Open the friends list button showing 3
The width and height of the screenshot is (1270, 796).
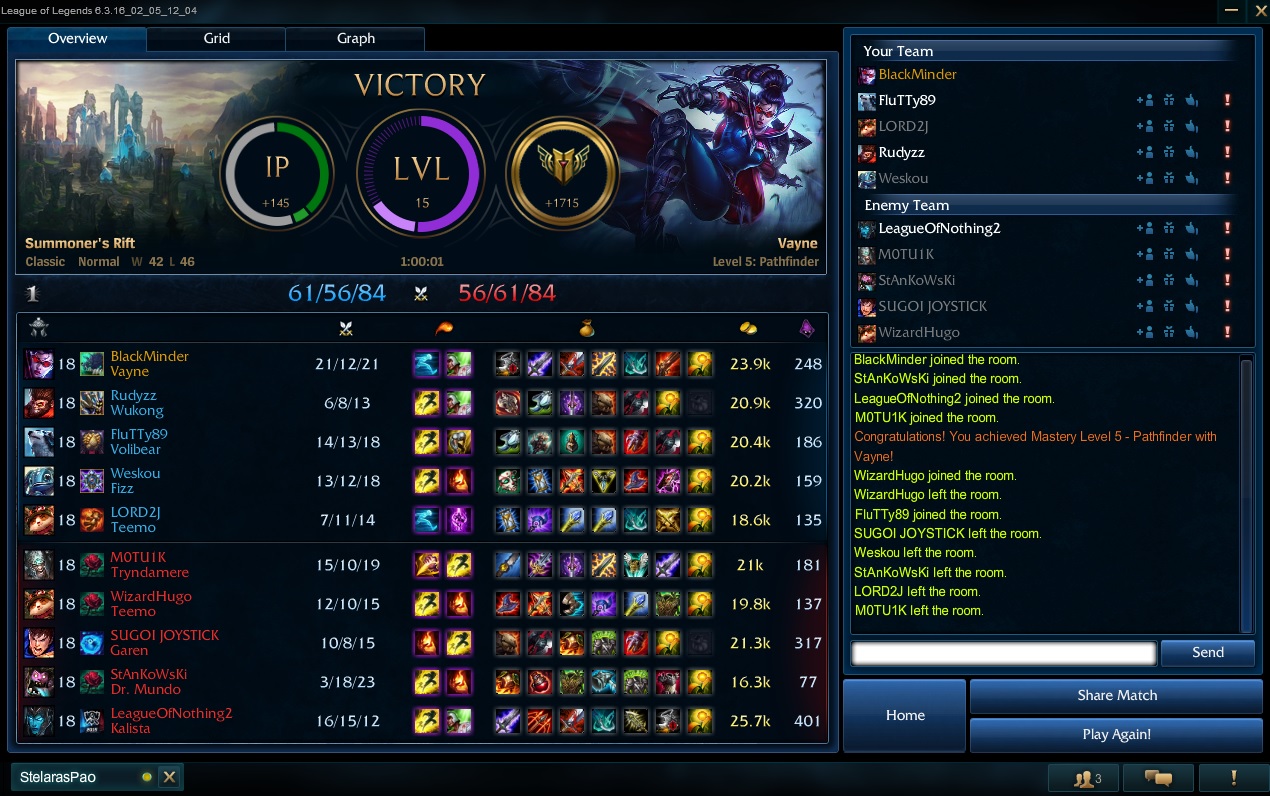[1082, 778]
